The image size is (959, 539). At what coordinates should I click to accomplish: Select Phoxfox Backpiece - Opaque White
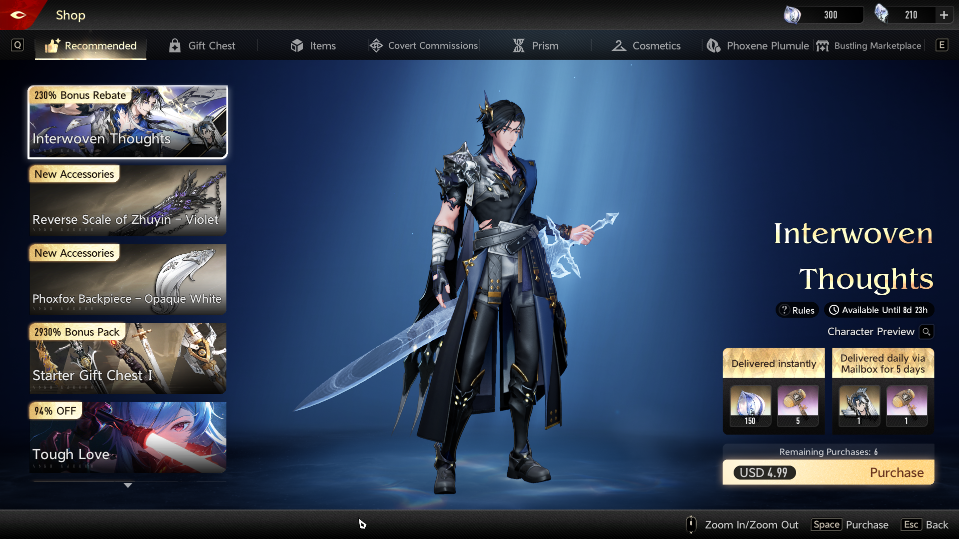[128, 280]
